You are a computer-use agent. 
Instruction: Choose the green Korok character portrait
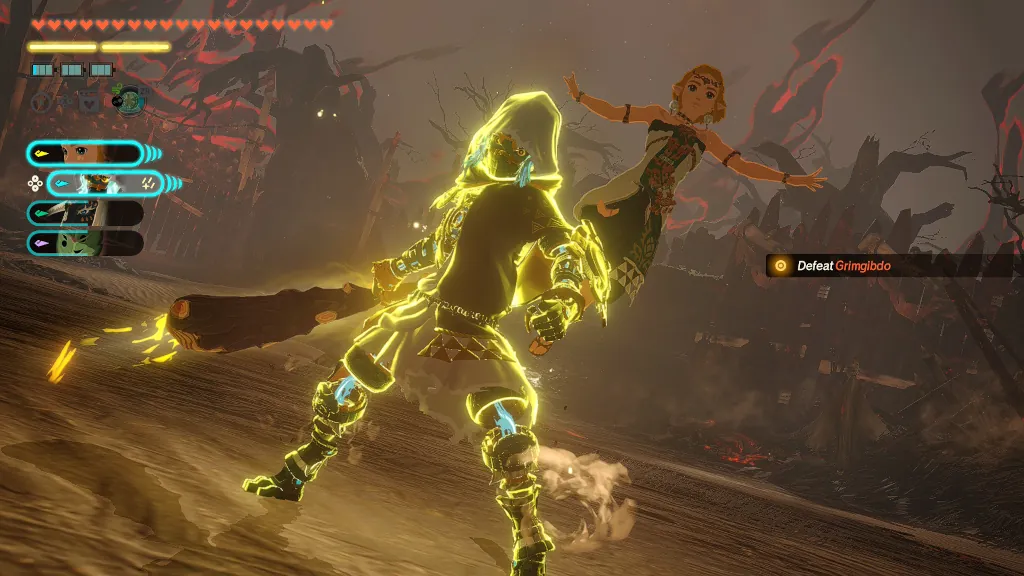pos(85,242)
